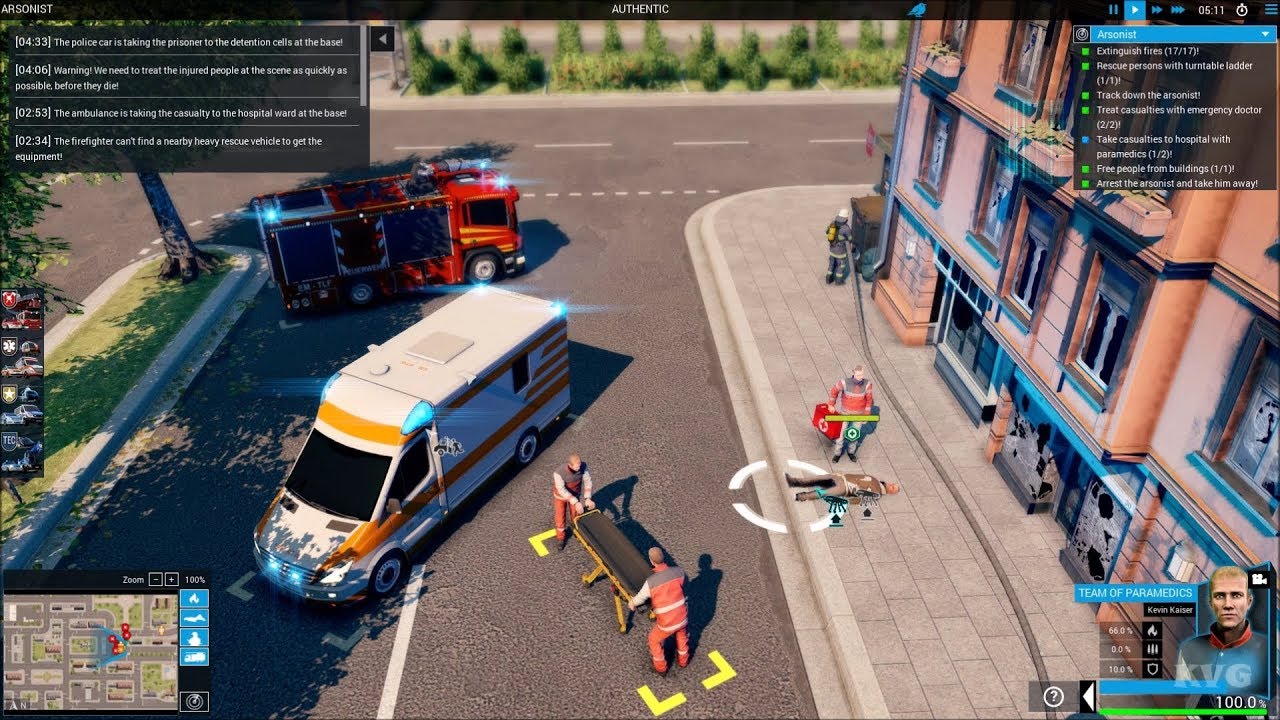Image resolution: width=1280 pixels, height=720 pixels.
Task: Select the medical star-of-life emblem in the sidebar
Action: pyautogui.click(x=9, y=345)
